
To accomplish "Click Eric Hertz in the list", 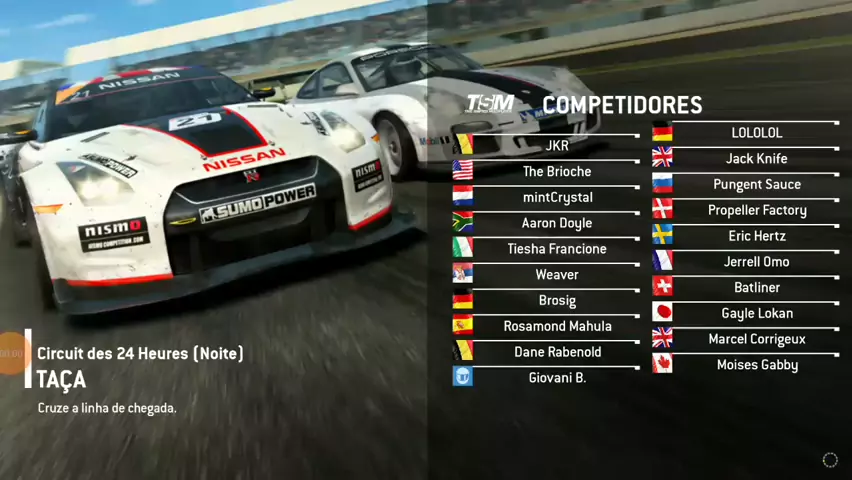I will pos(756,236).
